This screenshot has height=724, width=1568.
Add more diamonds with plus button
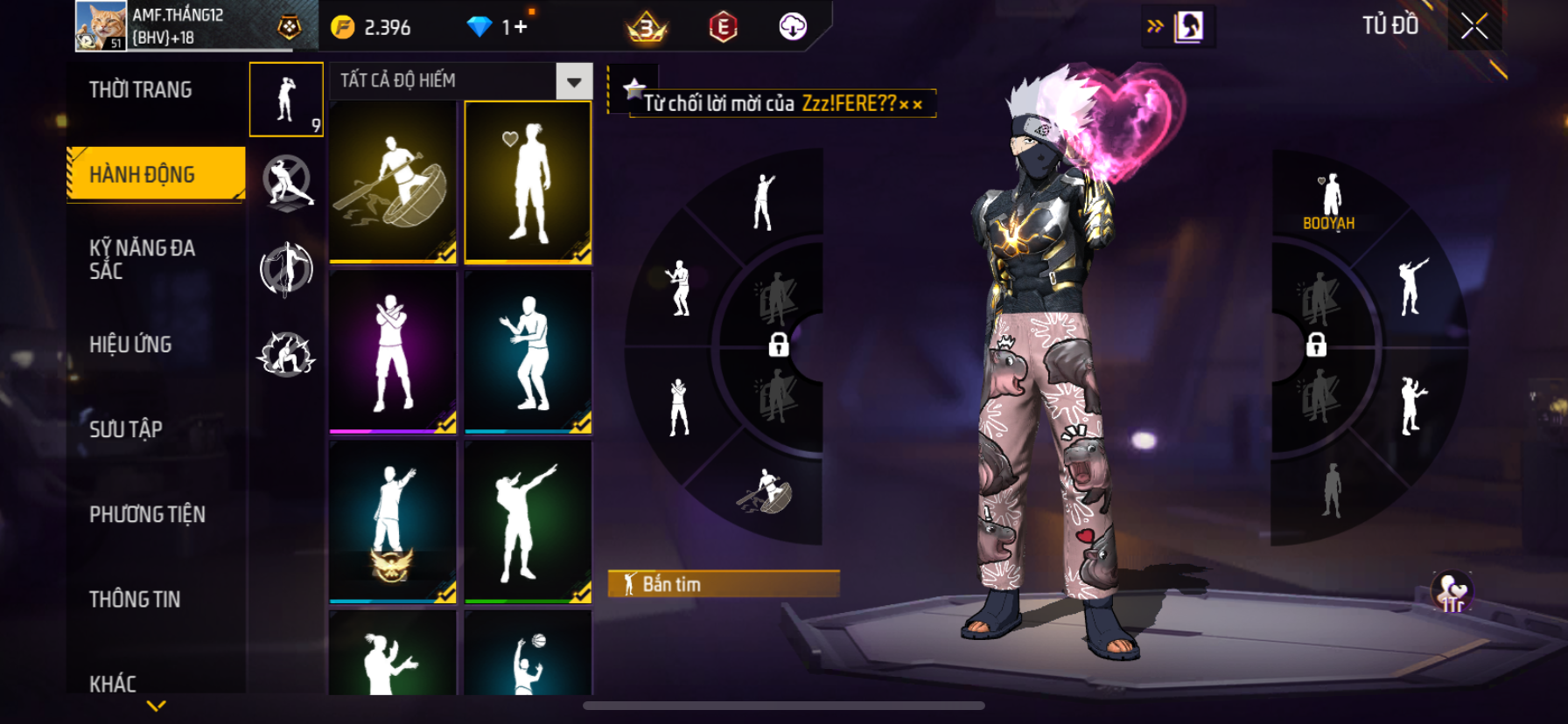(x=521, y=27)
